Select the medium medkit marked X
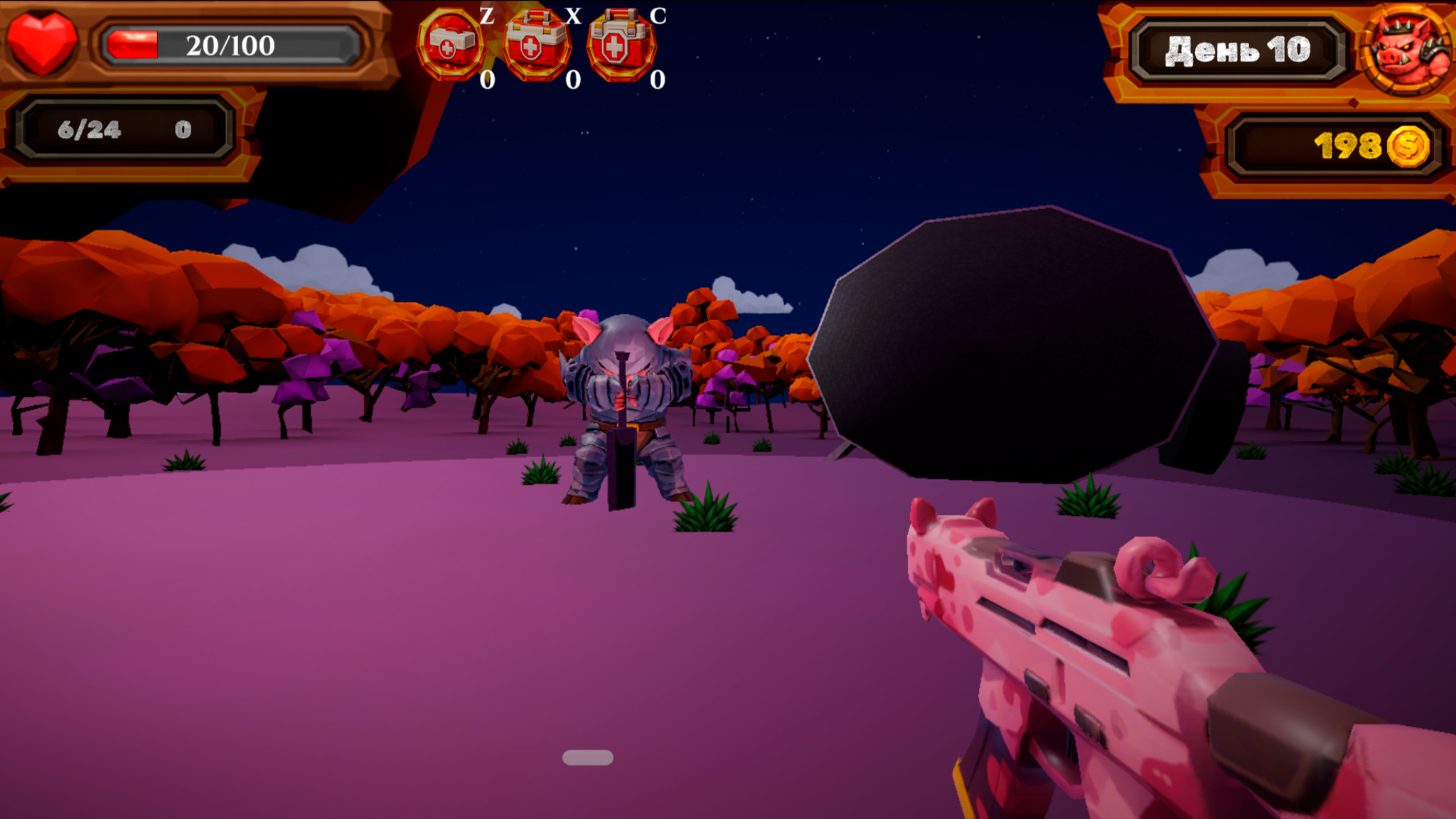The height and width of the screenshot is (819, 1456). pyautogui.click(x=535, y=45)
